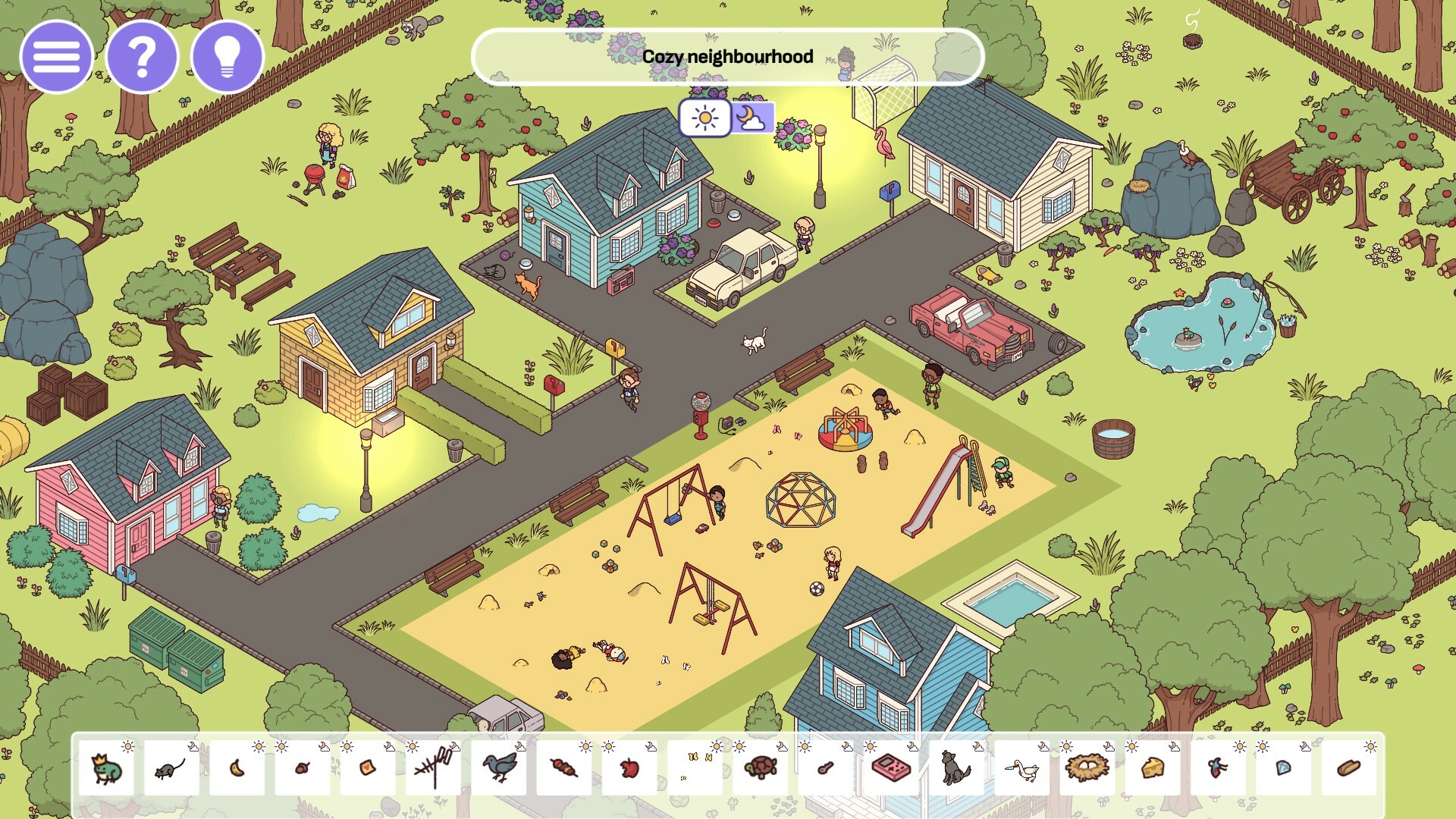Select the mouse item to find
The width and height of the screenshot is (1456, 819).
coord(171,770)
